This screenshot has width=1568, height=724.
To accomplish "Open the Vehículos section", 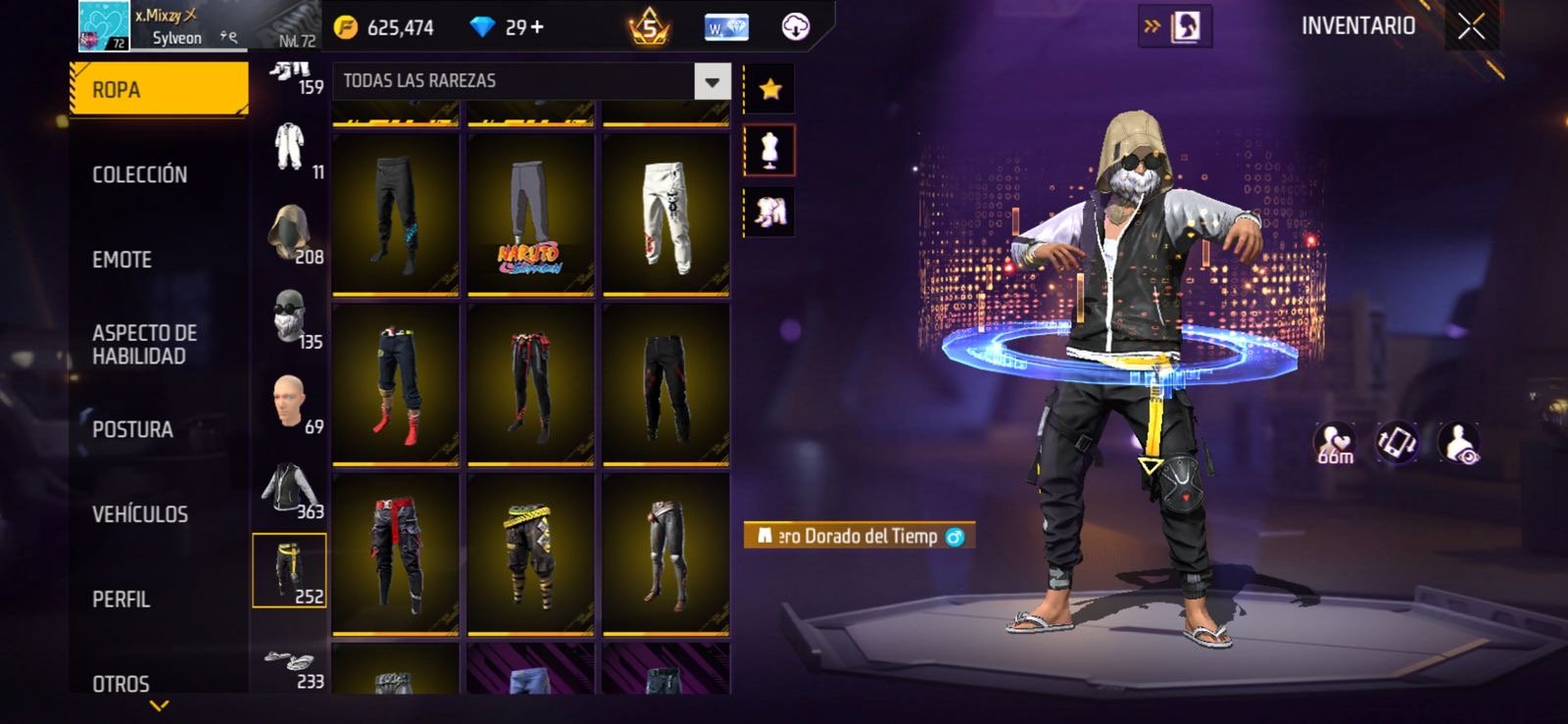I will 139,514.
